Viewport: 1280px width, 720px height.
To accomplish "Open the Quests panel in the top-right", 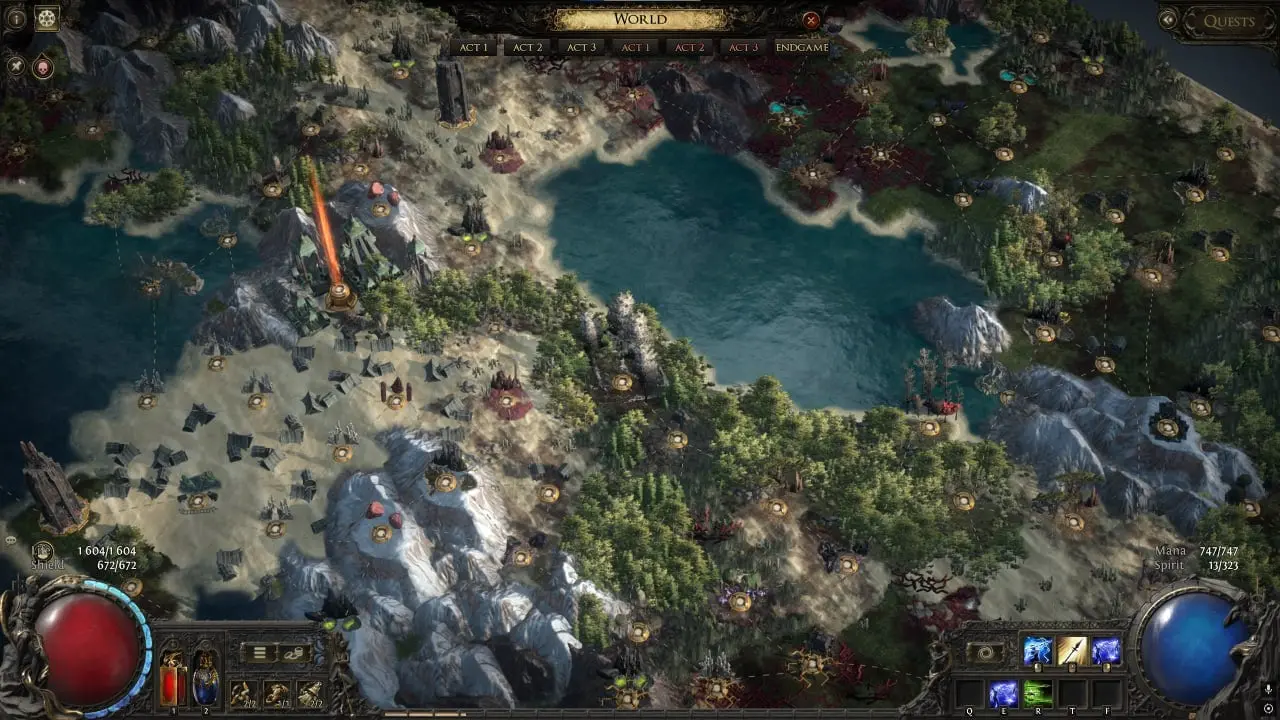I will coord(1230,21).
